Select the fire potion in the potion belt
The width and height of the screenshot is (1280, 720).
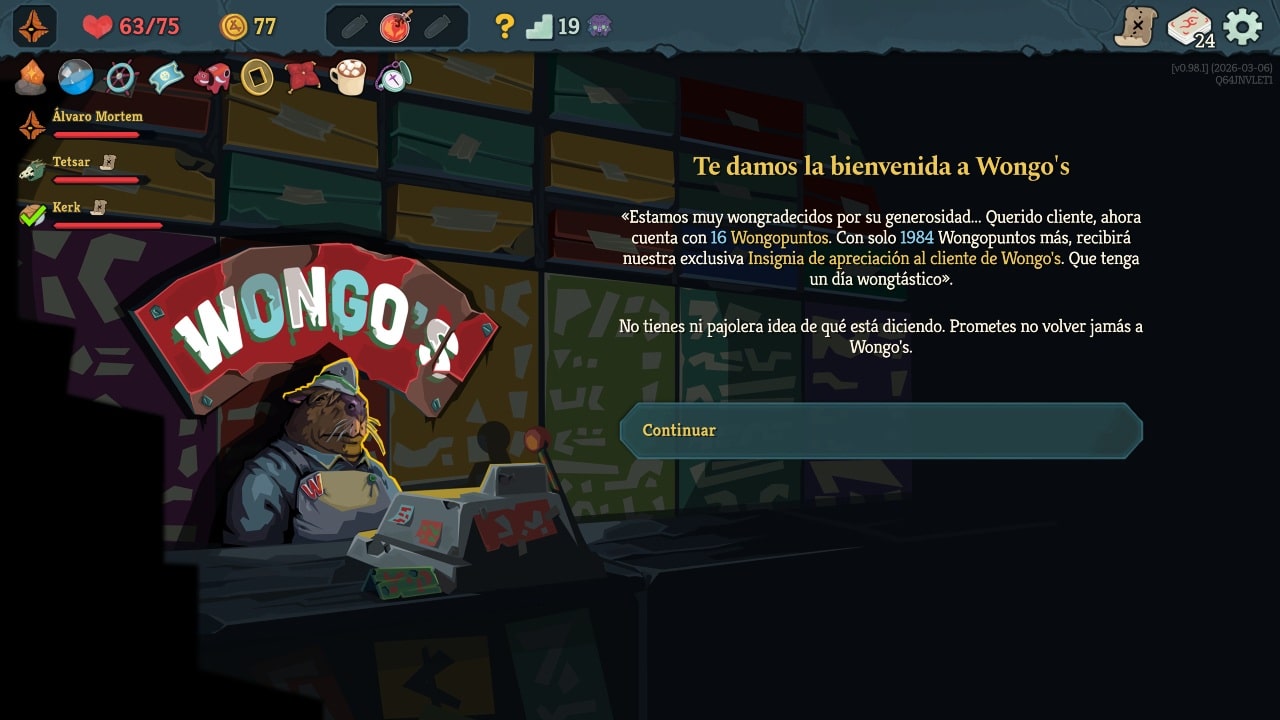396,27
